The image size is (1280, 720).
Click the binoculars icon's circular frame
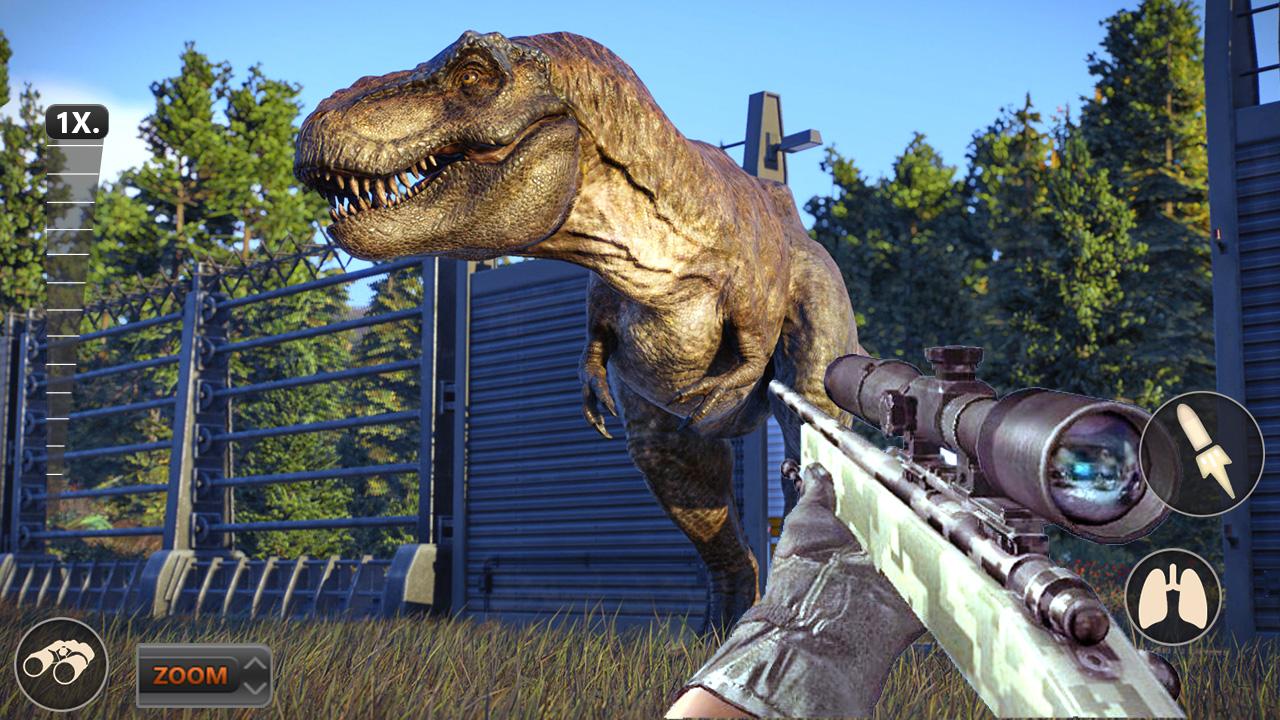[62, 661]
